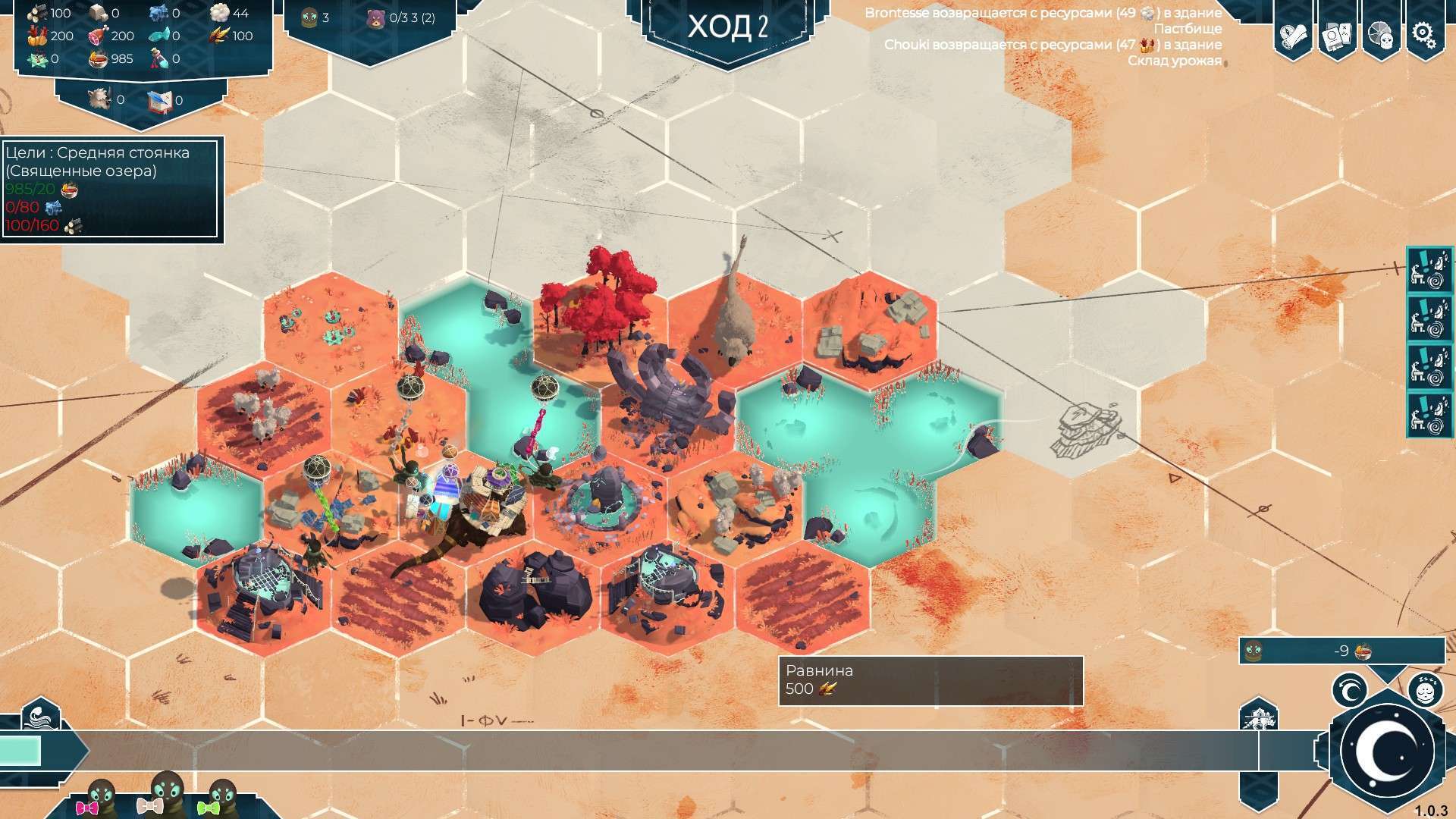Open the objectives panel for Средняя стоянка
The image size is (1456, 819).
pos(111,190)
